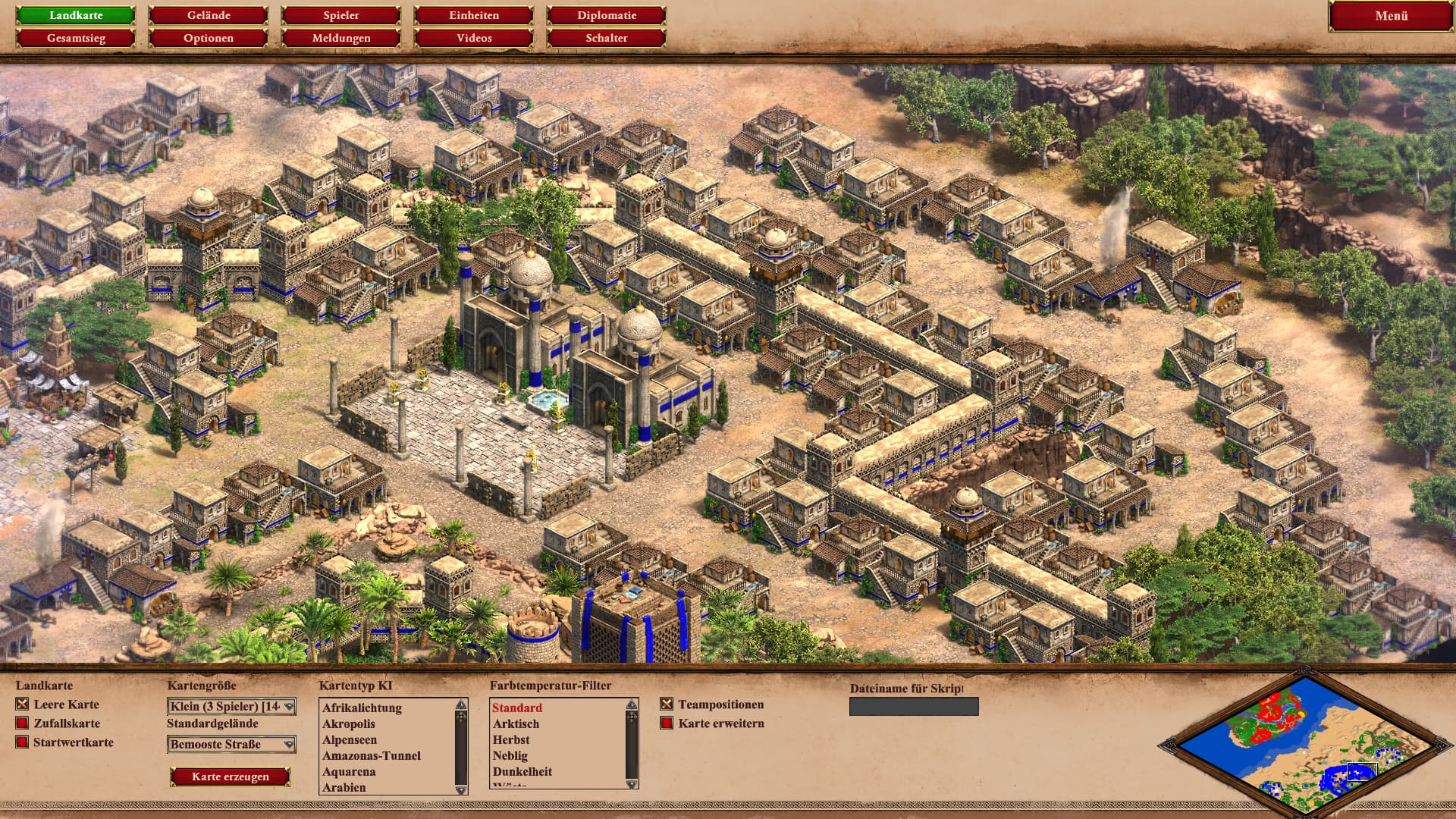The height and width of the screenshot is (819, 1456).
Task: Open the Menü button
Action: [x=1391, y=16]
